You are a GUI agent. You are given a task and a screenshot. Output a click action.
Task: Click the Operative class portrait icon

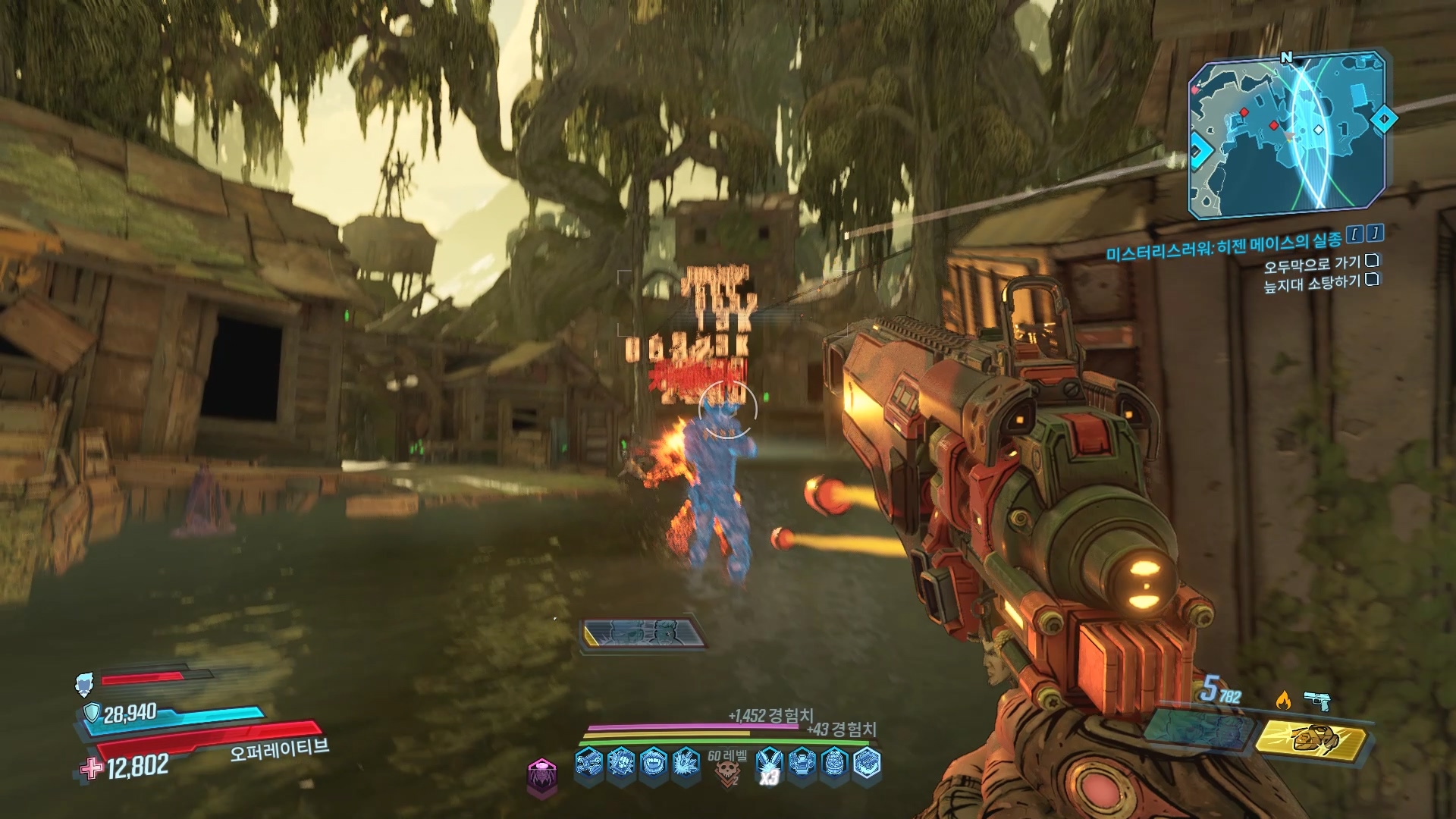(84, 684)
